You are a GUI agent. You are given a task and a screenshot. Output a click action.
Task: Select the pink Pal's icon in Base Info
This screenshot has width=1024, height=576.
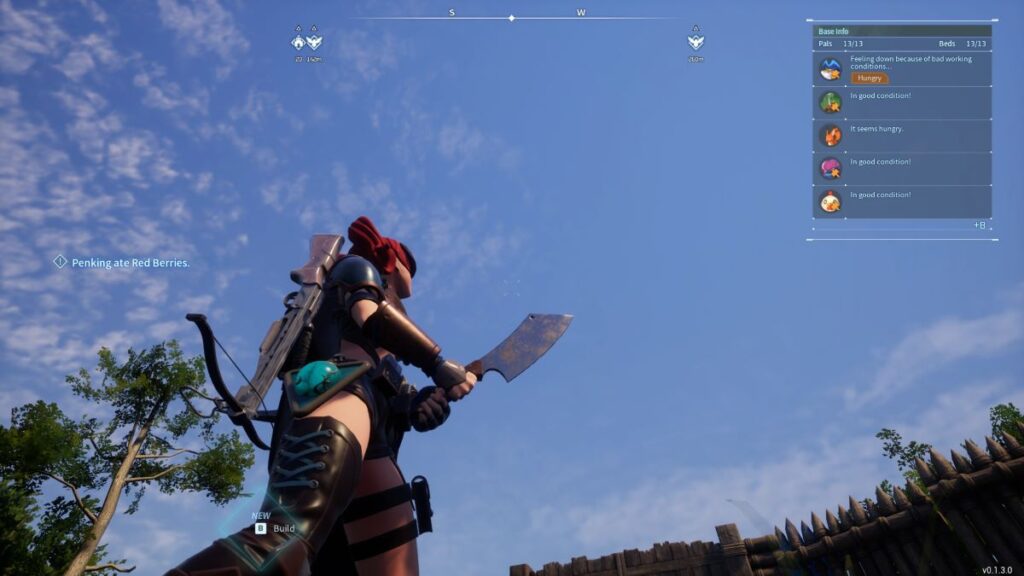[831, 168]
